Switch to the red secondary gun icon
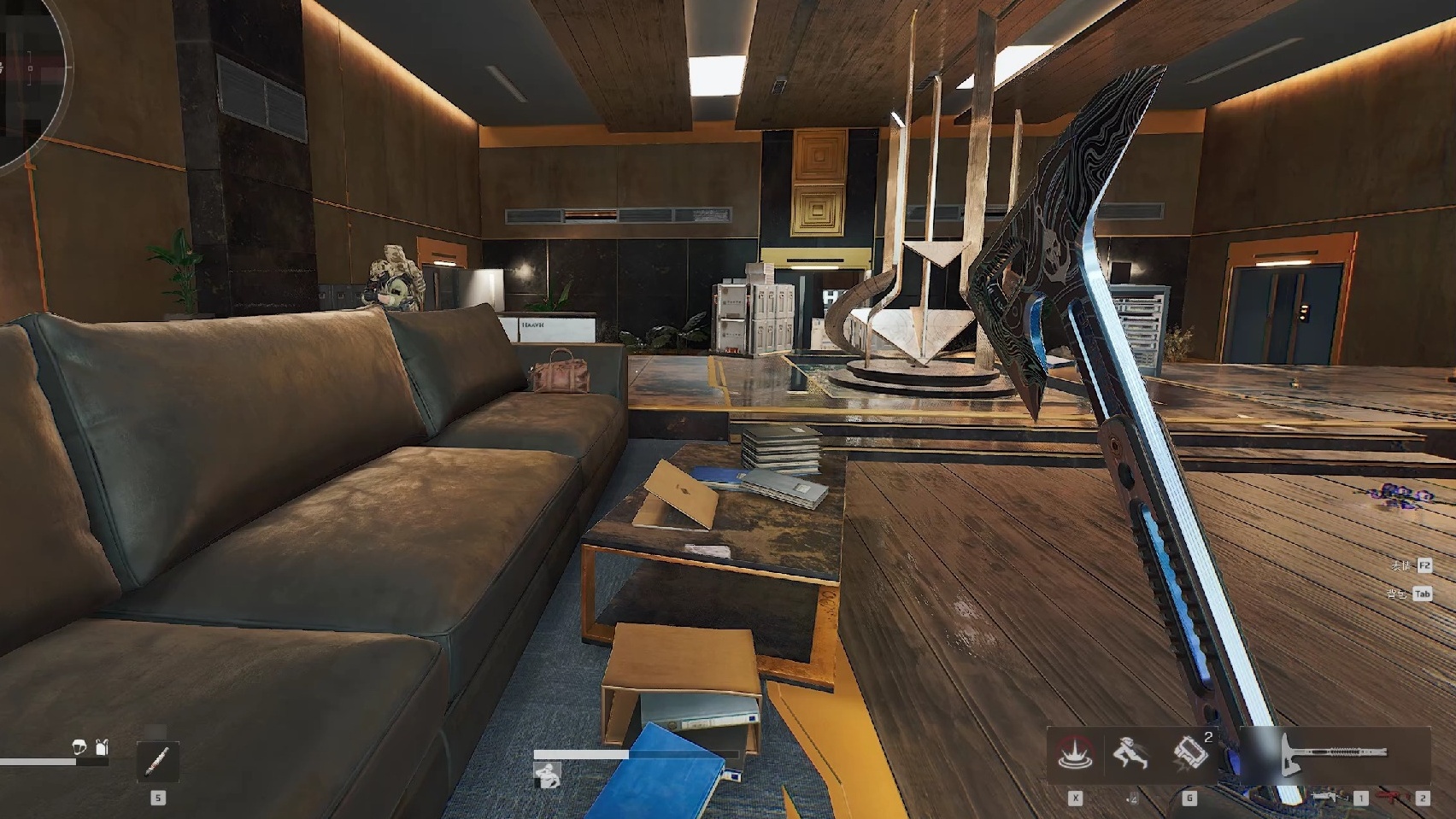This screenshot has height=819, width=1456. click(x=1393, y=798)
